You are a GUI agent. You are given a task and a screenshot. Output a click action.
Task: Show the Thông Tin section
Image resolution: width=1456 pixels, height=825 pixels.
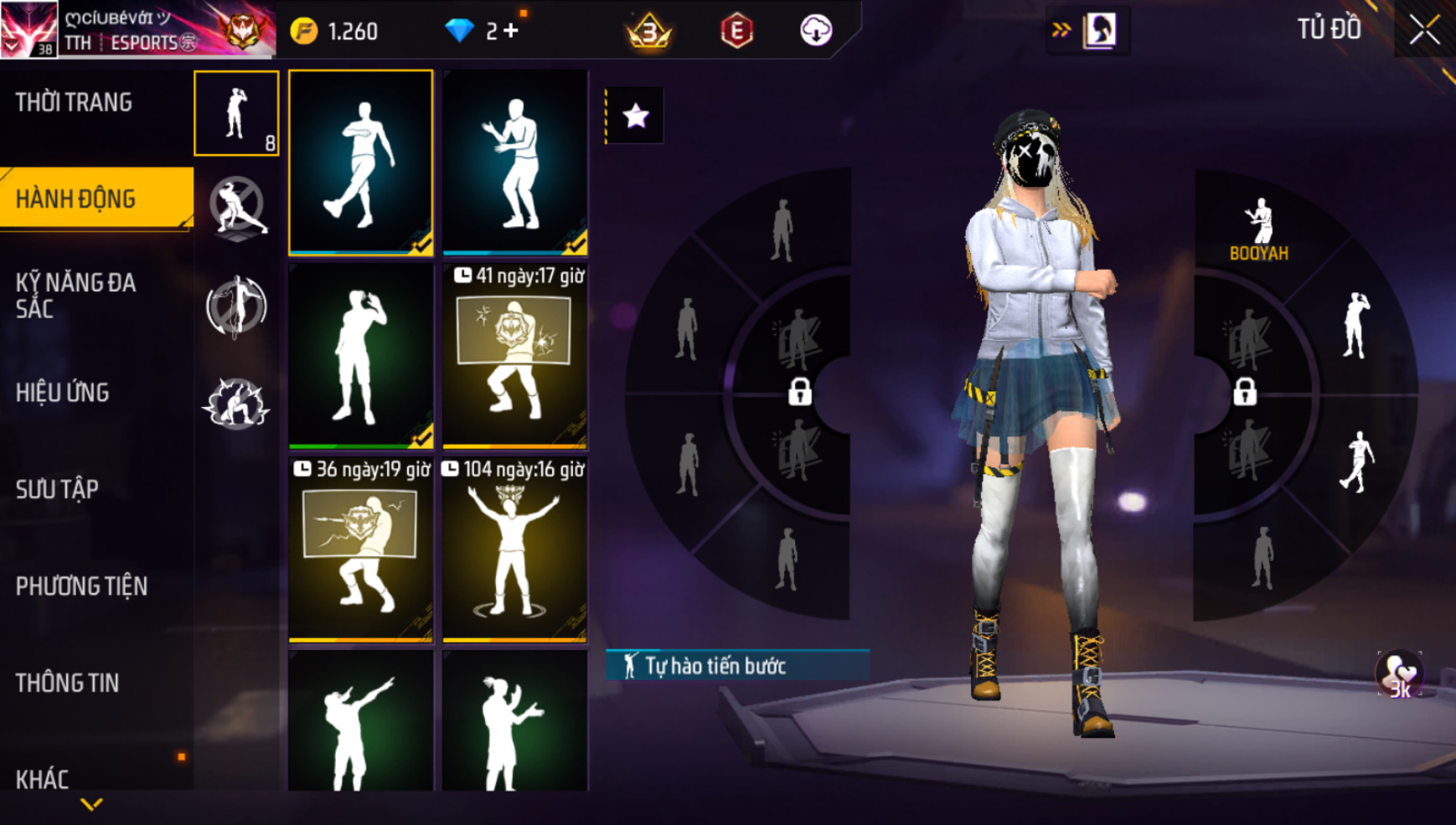[x=67, y=683]
